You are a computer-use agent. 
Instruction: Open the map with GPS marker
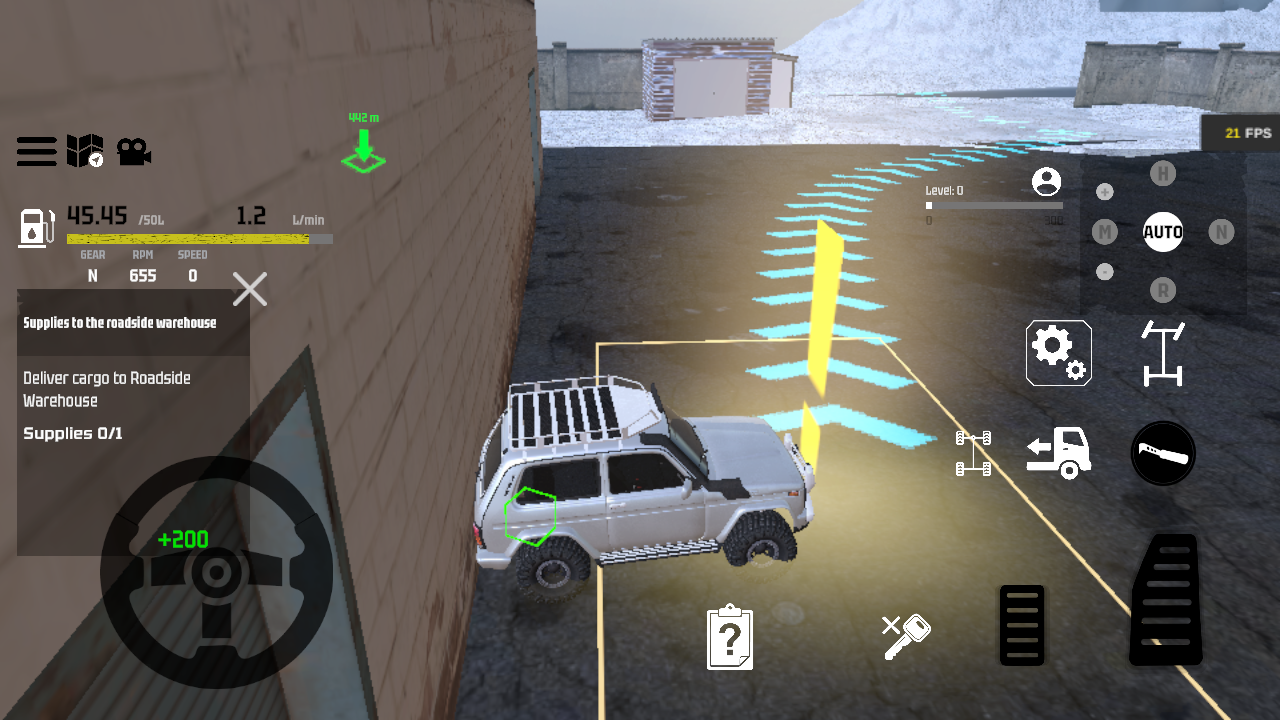point(85,151)
